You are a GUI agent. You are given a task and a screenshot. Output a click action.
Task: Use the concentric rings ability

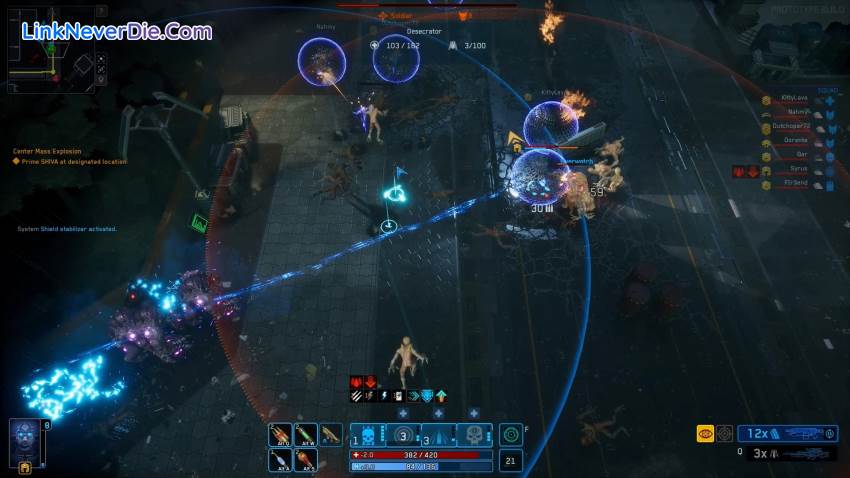pyautogui.click(x=403, y=435)
